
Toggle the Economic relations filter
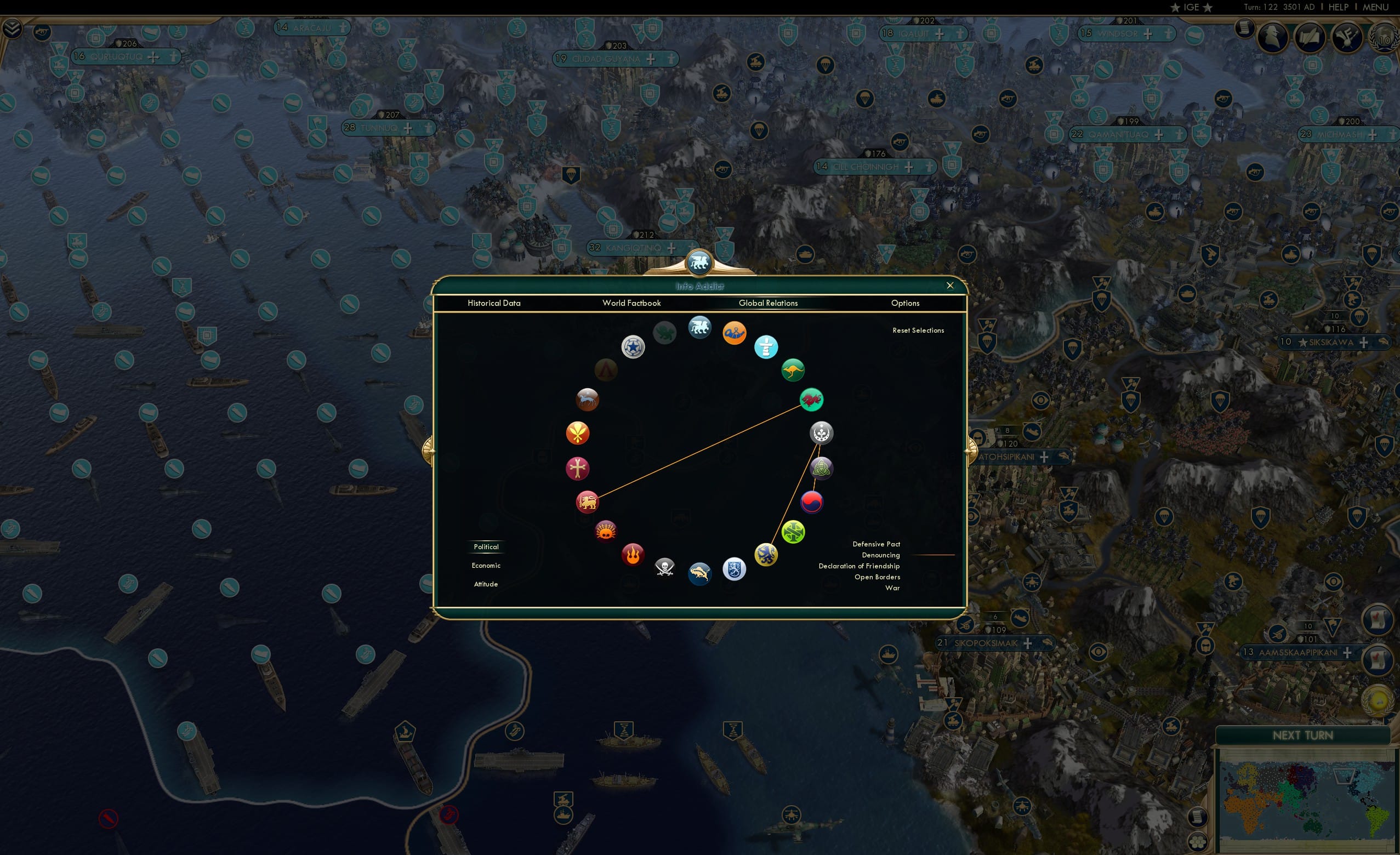(x=486, y=565)
